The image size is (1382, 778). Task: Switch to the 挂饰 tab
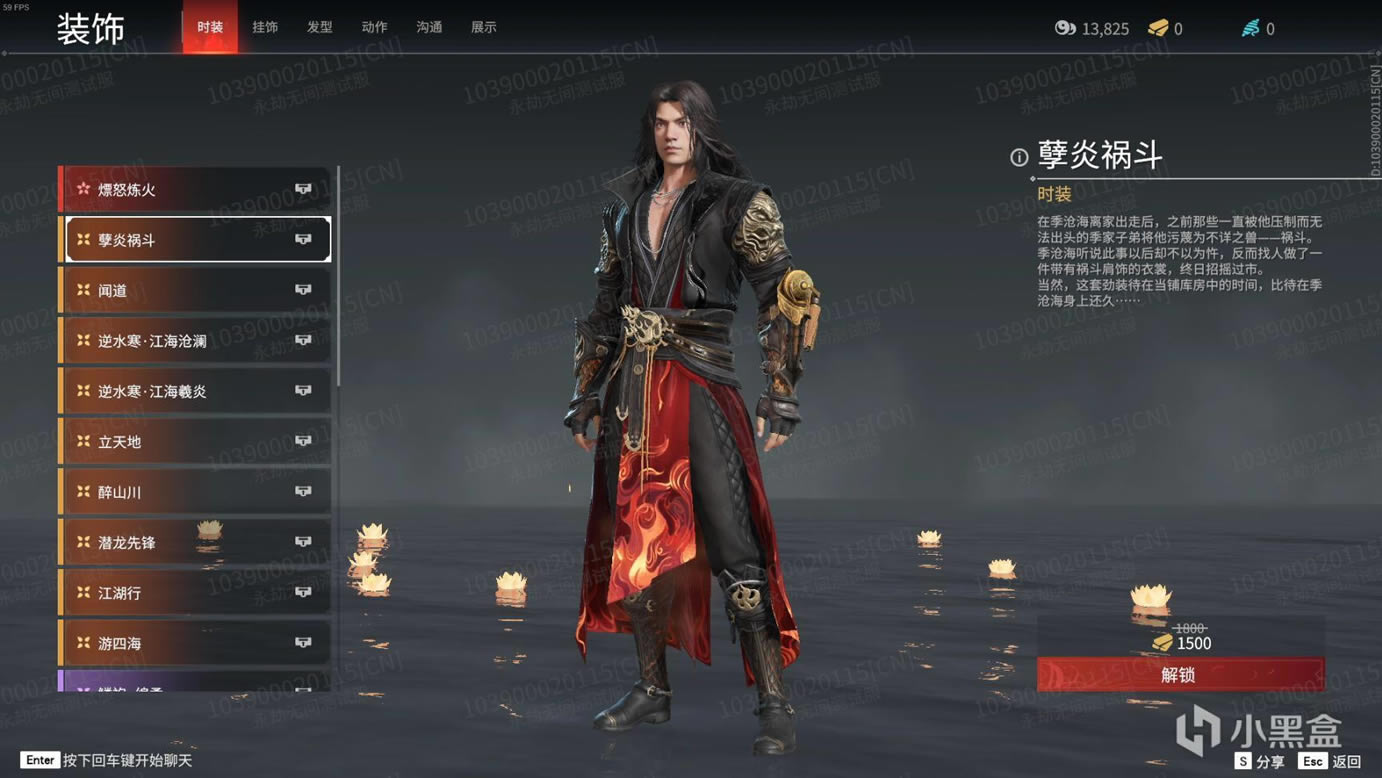(265, 27)
